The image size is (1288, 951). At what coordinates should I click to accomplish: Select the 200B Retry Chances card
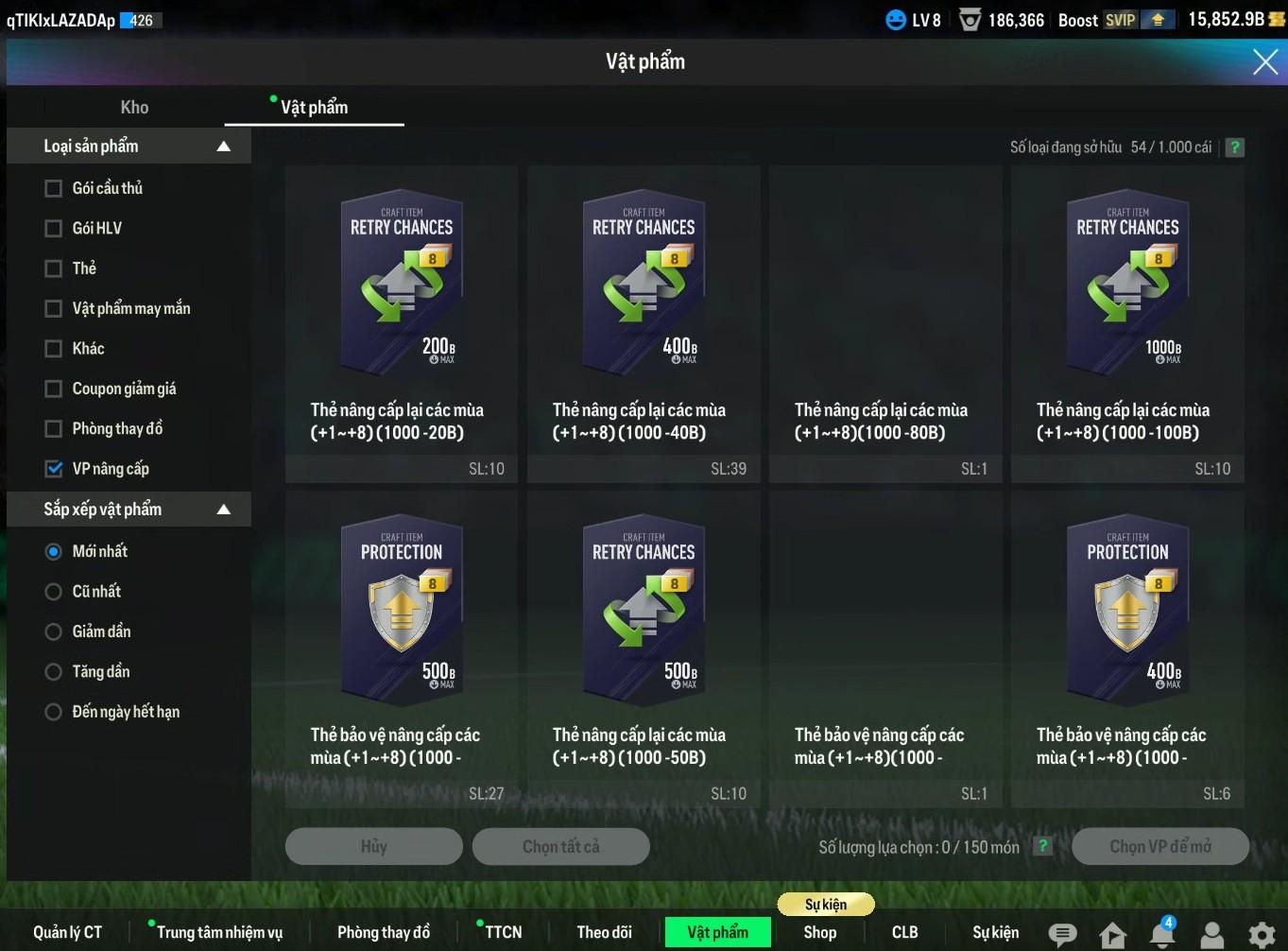(x=401, y=284)
